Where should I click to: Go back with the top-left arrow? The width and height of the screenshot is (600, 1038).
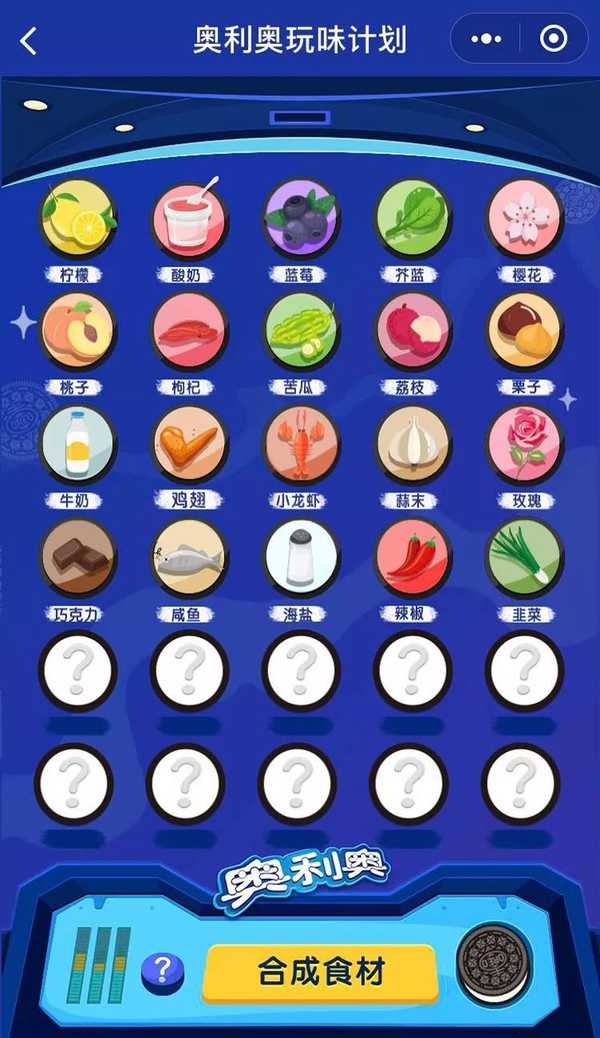point(28,41)
